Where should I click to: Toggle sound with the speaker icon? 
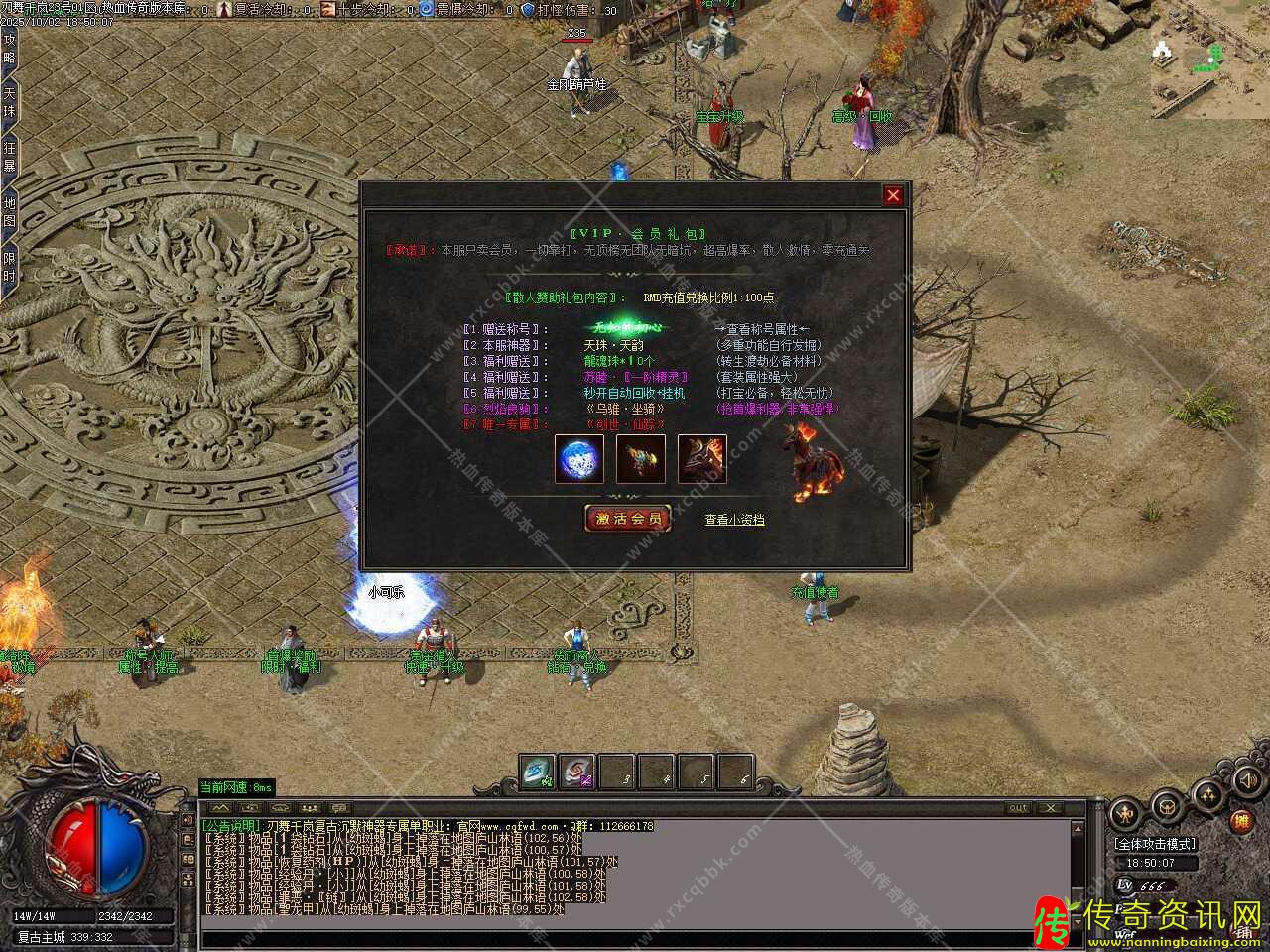point(1245,780)
